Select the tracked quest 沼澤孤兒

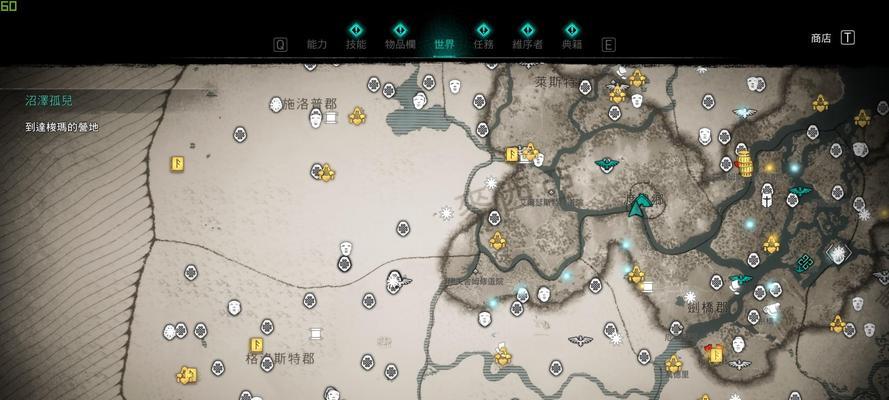pyautogui.click(x=49, y=101)
